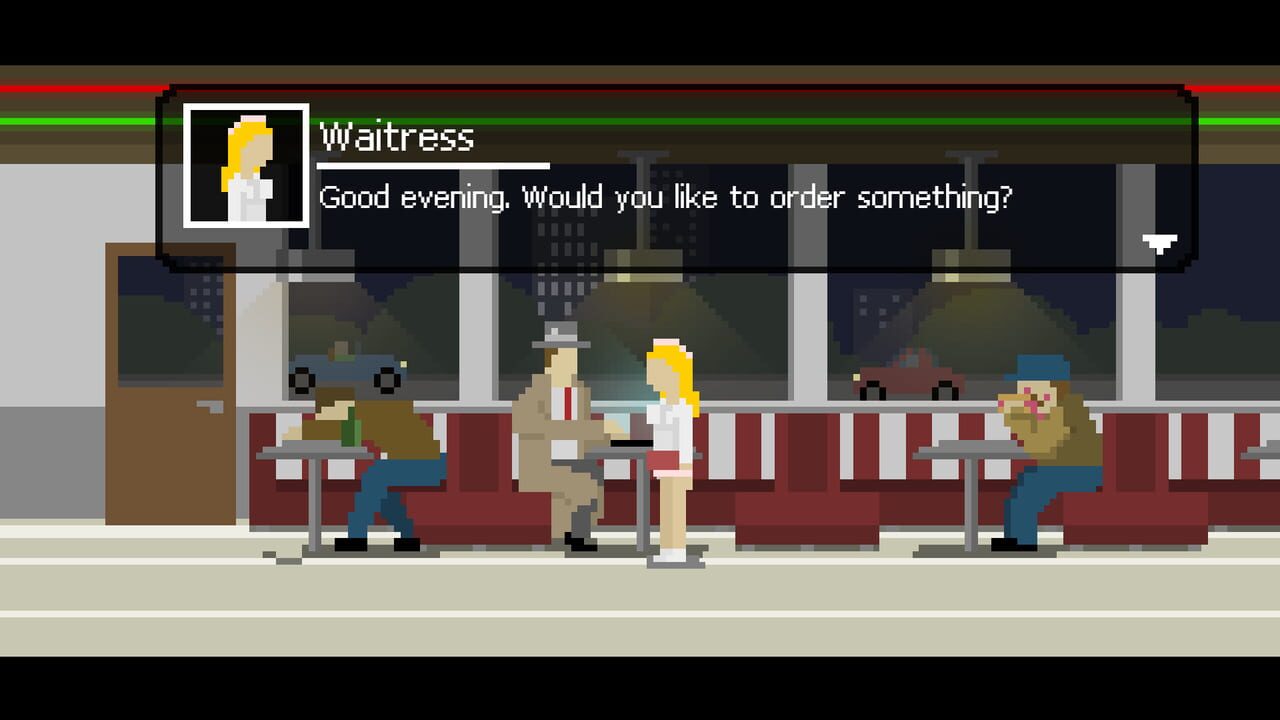The height and width of the screenshot is (720, 1280).
Task: Click the Waitress name label
Action: [395, 137]
